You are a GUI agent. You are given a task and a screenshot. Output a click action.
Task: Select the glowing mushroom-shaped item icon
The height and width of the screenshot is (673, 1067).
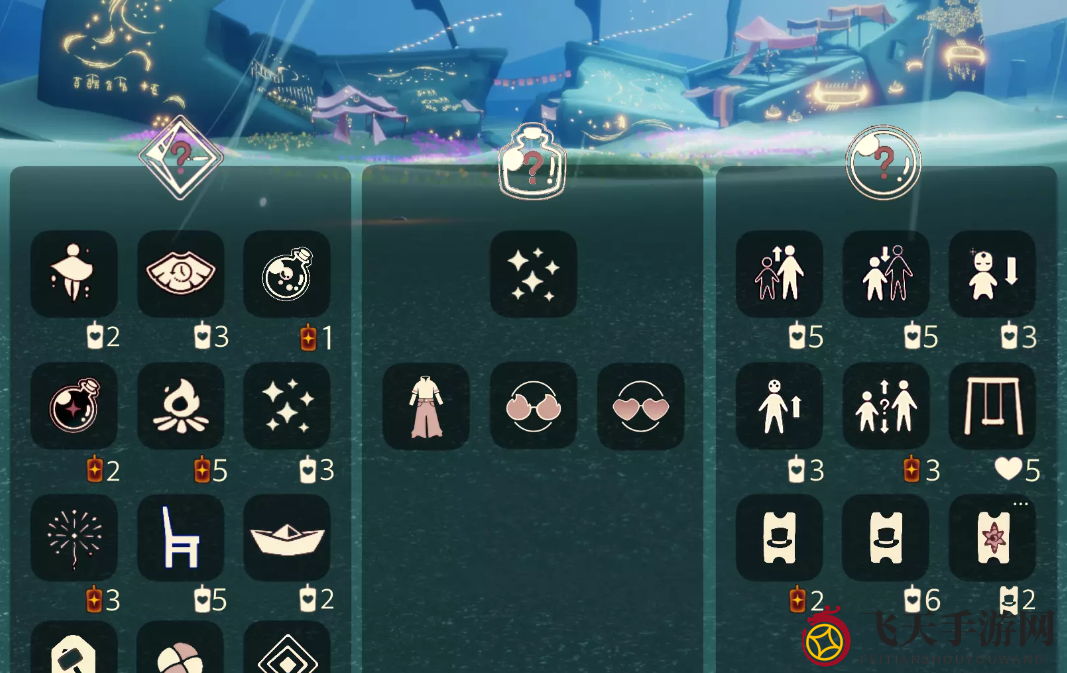(x=74, y=274)
